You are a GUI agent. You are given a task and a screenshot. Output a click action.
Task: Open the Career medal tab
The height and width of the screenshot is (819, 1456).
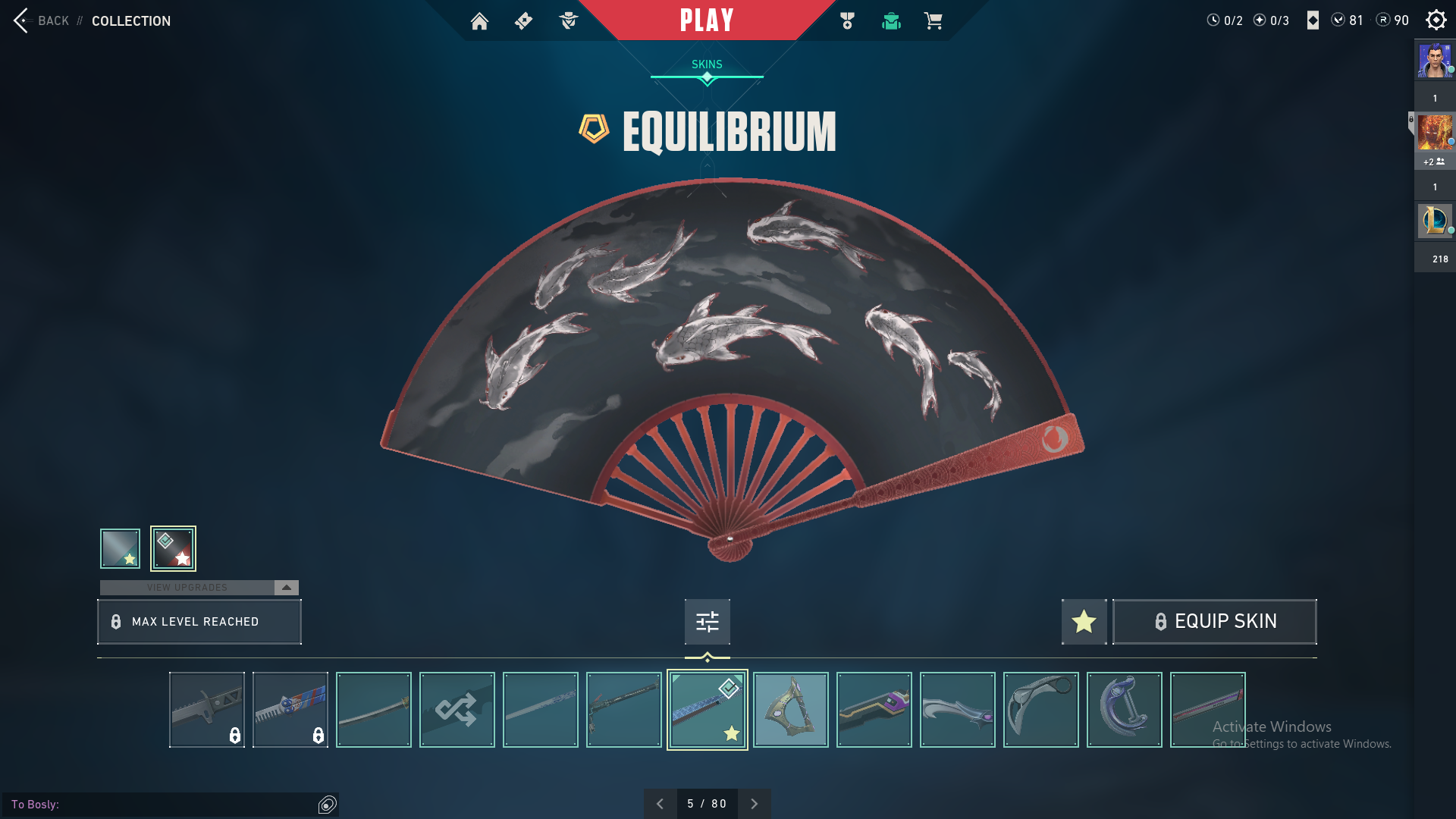pos(847,21)
